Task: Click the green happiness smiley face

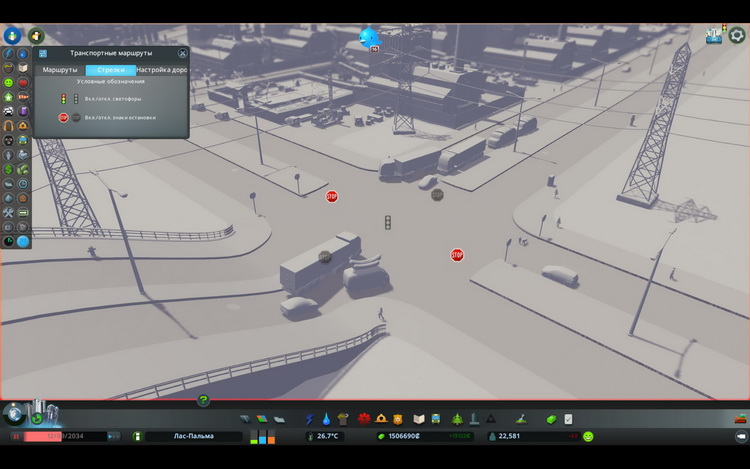Action: click(588, 437)
